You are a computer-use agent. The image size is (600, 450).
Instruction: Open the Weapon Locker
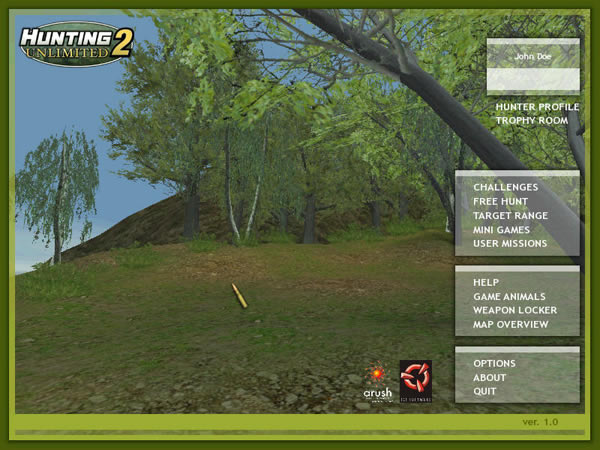515,310
